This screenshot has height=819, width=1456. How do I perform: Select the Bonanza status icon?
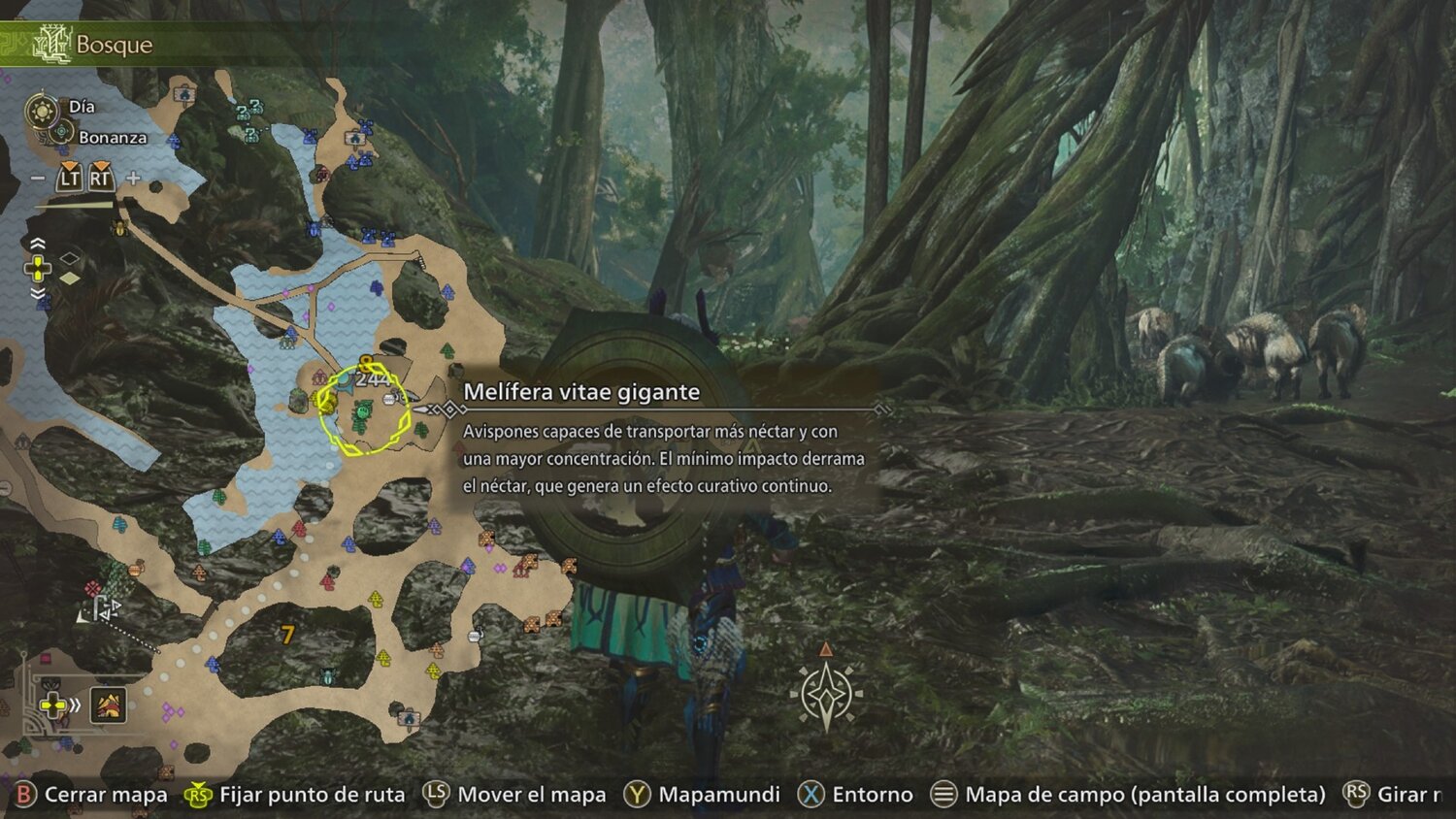tap(61, 132)
